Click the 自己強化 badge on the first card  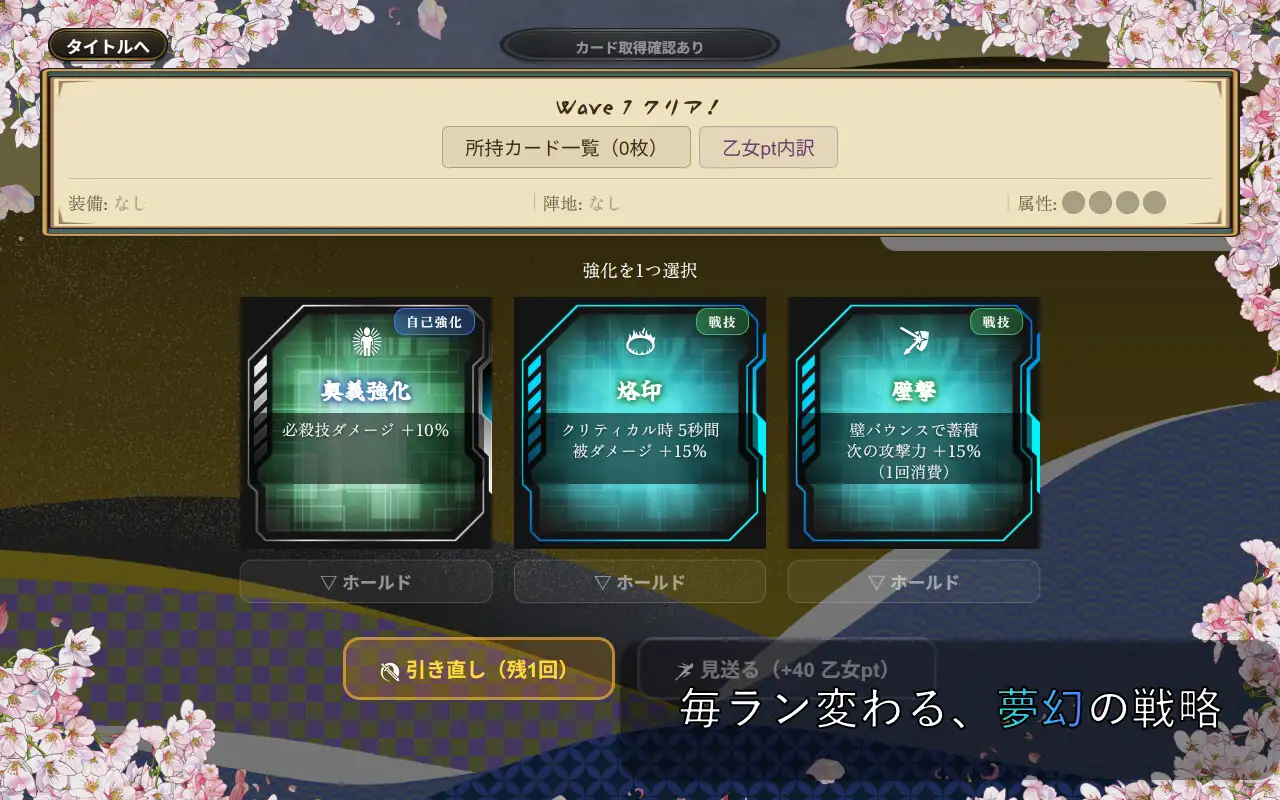pyautogui.click(x=434, y=322)
